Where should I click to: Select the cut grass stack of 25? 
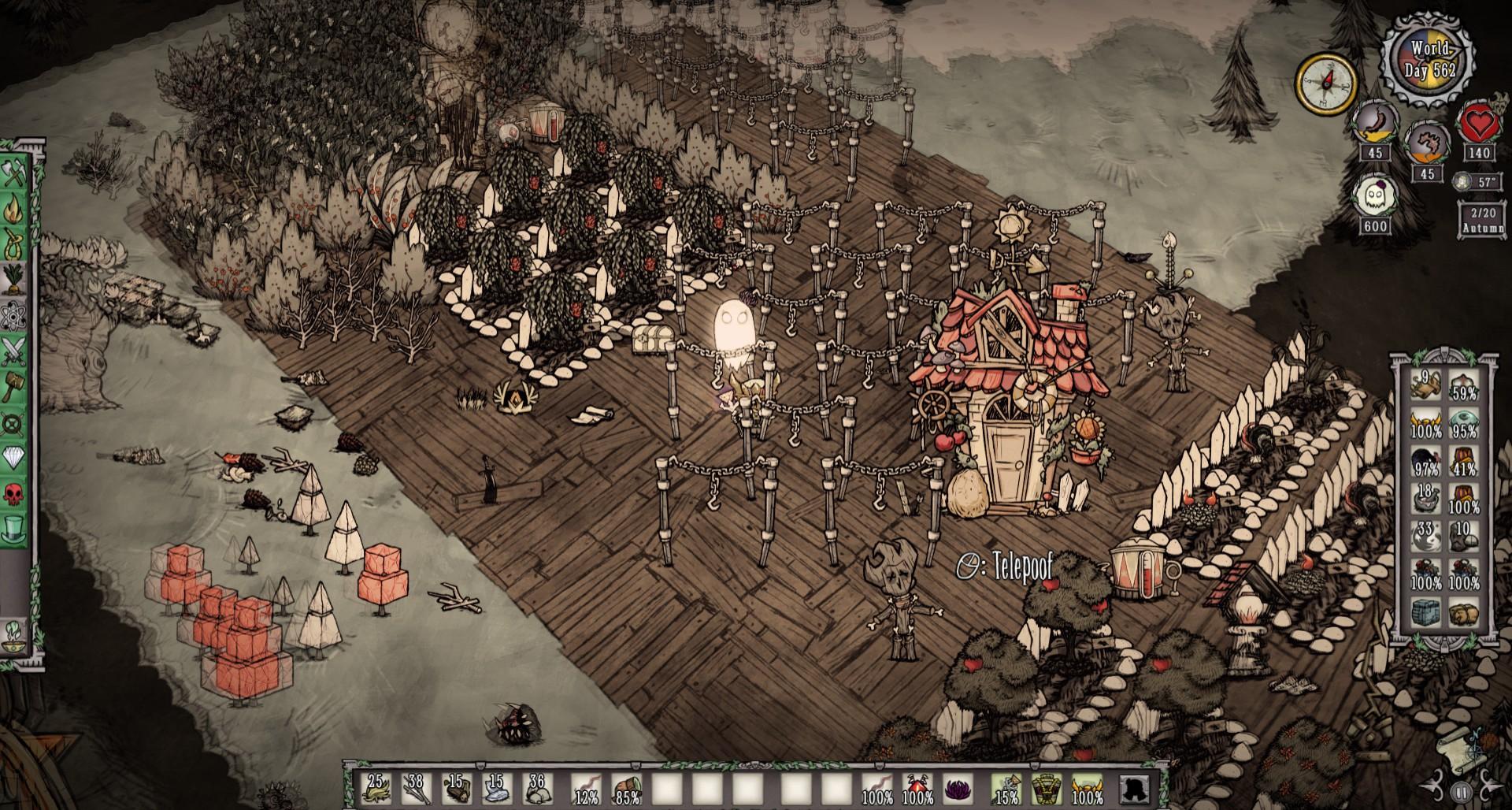374,789
